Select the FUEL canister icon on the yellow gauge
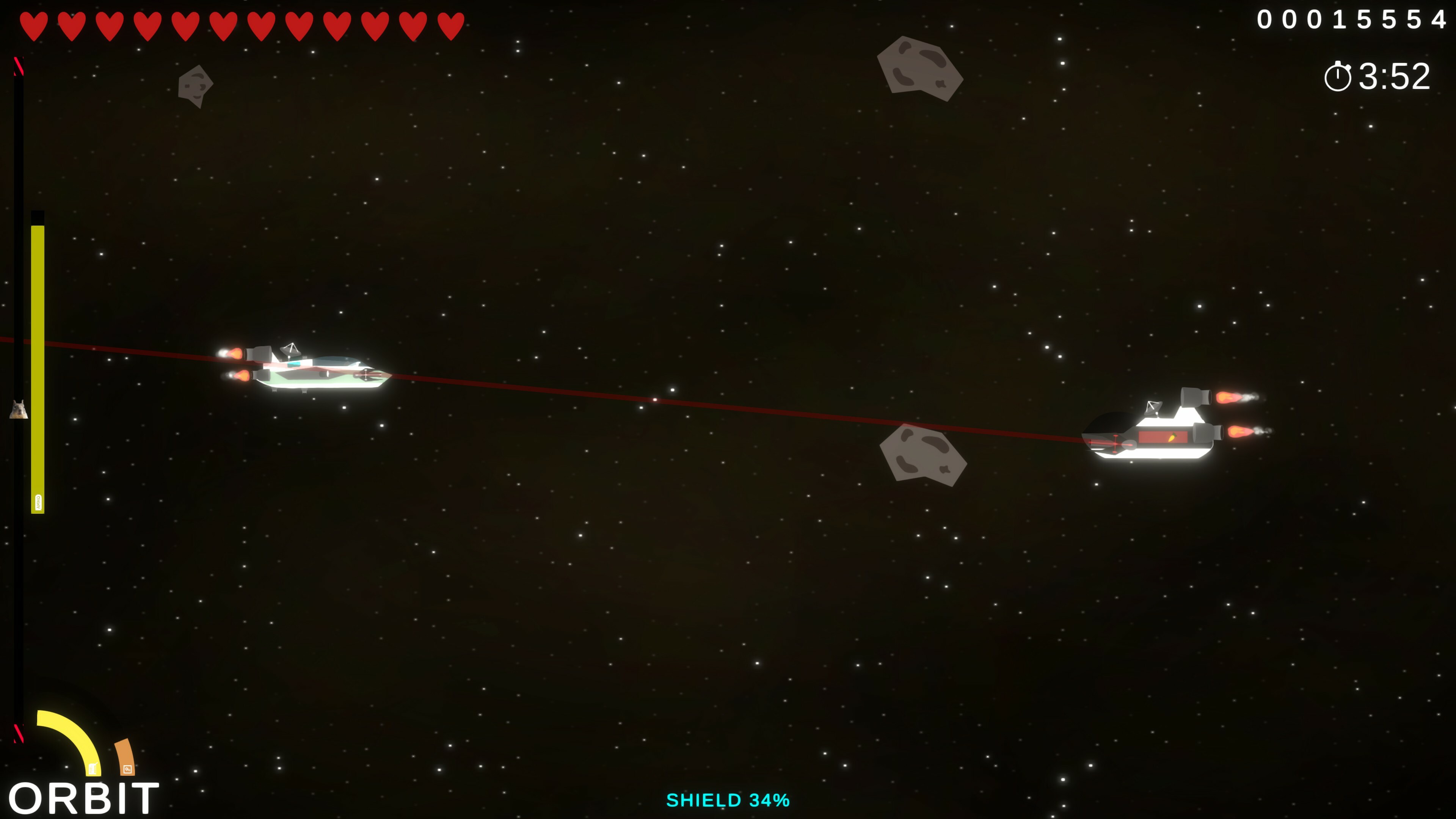Image resolution: width=1456 pixels, height=819 pixels. [x=93, y=769]
